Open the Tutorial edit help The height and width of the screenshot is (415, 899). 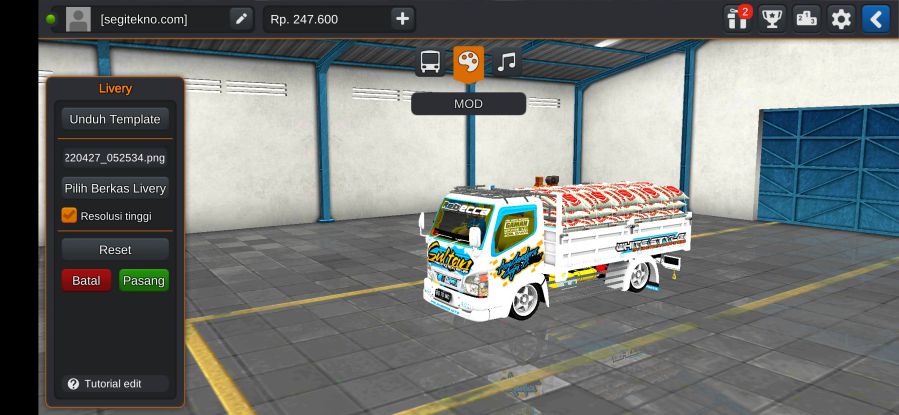[x=104, y=384]
